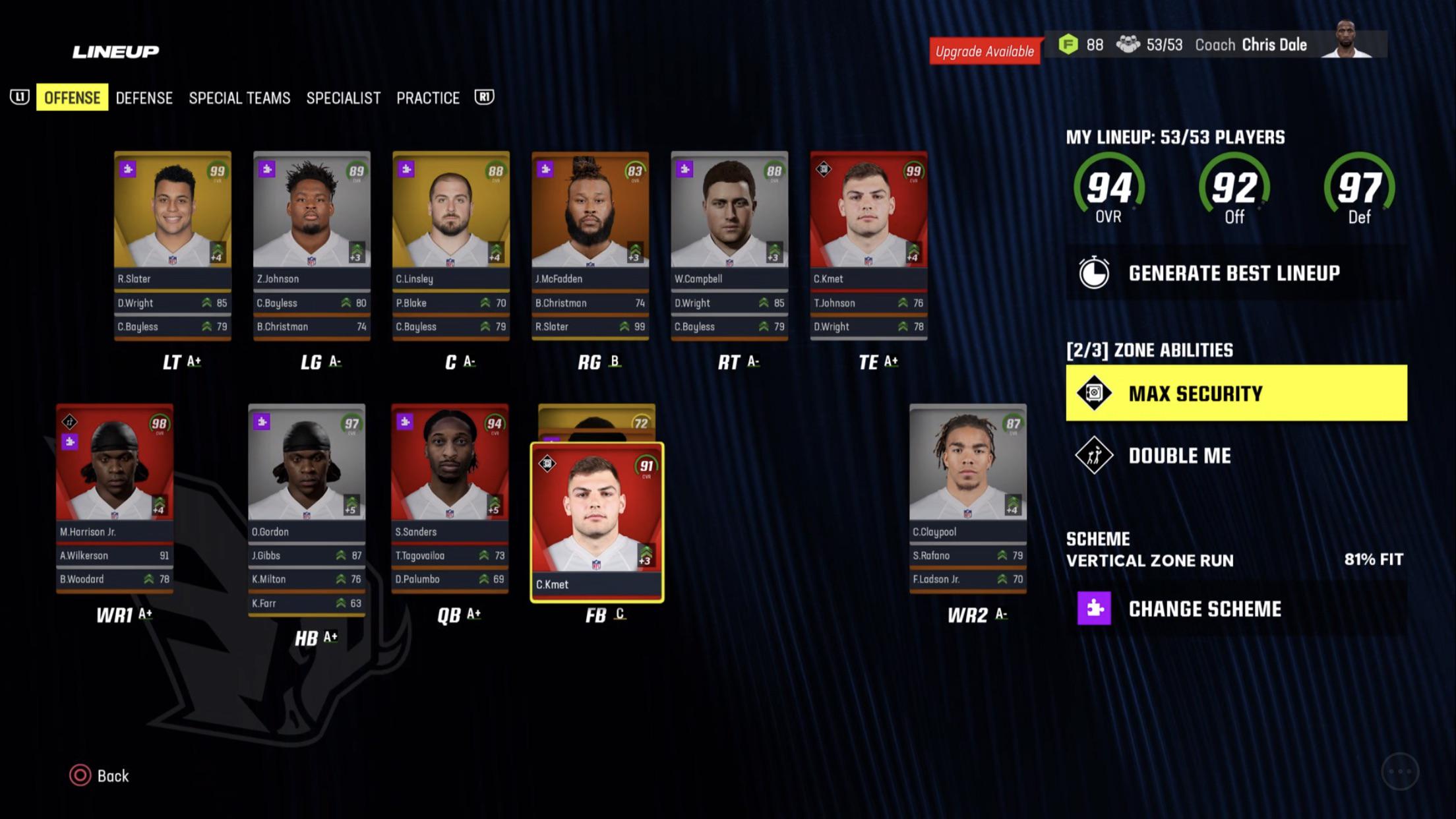Select the highlighted C.Kmet fullback card
The width and height of the screenshot is (1456, 819).
597,521
